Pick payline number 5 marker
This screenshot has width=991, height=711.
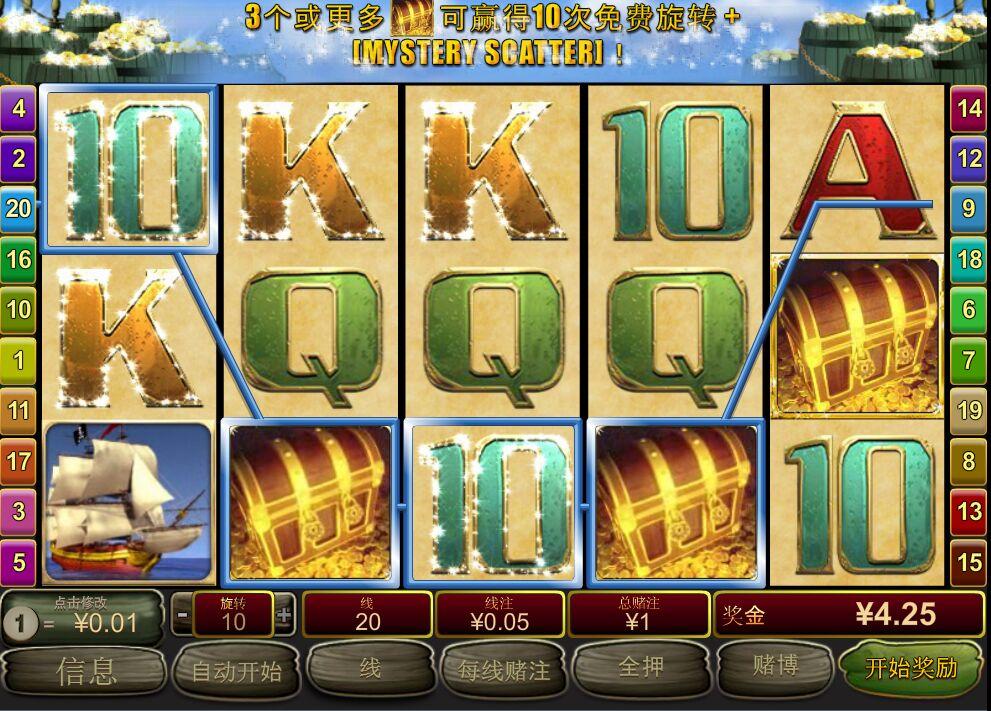pyautogui.click(x=18, y=562)
